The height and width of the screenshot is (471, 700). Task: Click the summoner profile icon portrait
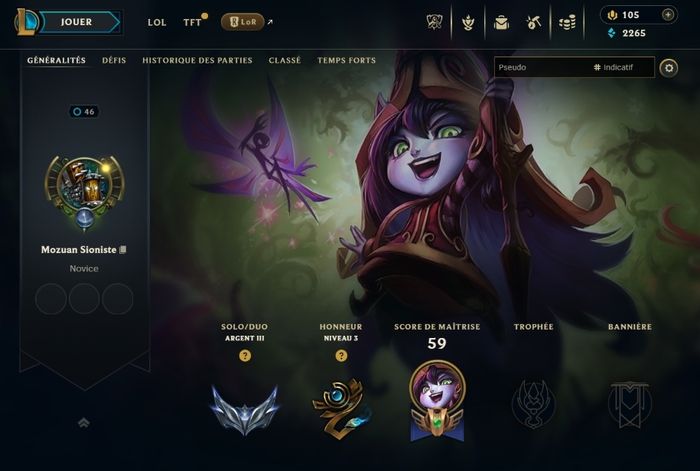(84, 193)
